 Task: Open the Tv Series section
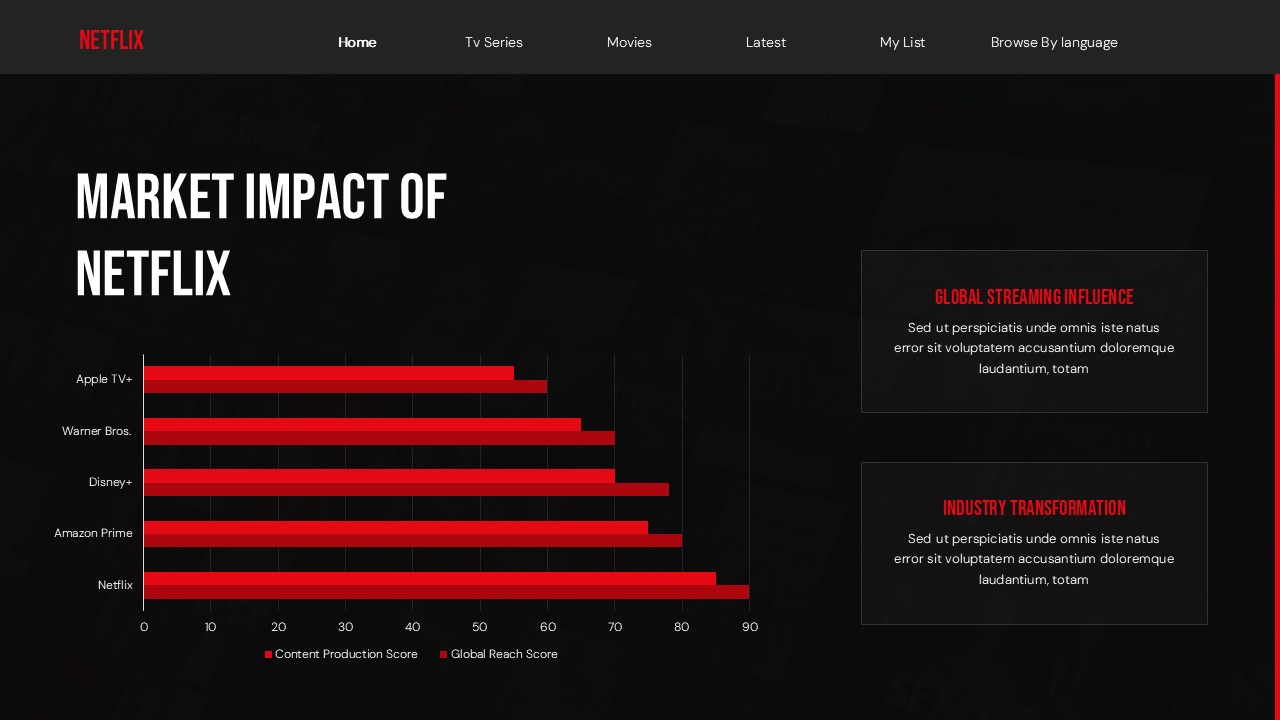(493, 42)
